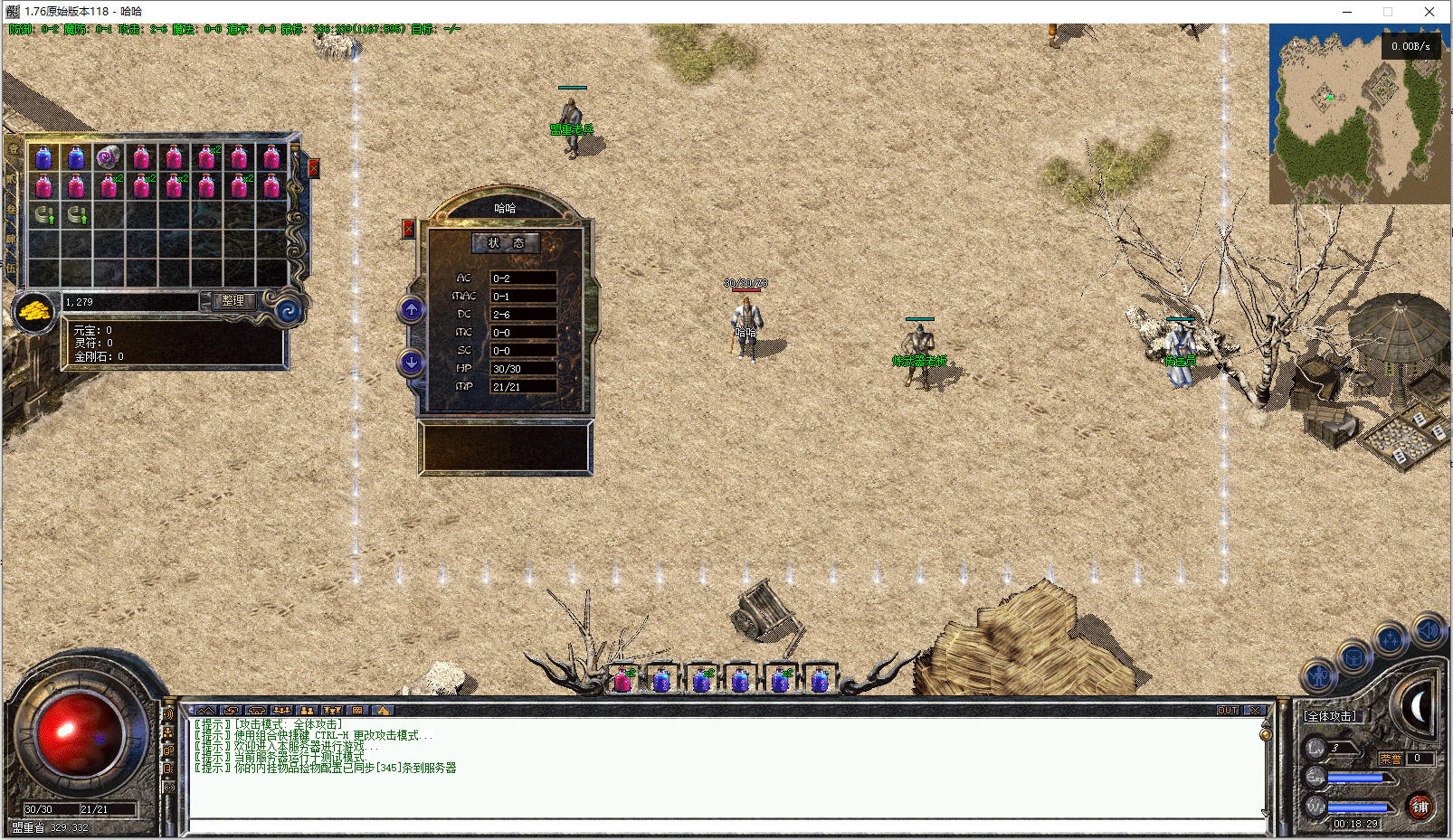Open the bag round button
The width and height of the screenshot is (1453, 840).
coord(1353,657)
